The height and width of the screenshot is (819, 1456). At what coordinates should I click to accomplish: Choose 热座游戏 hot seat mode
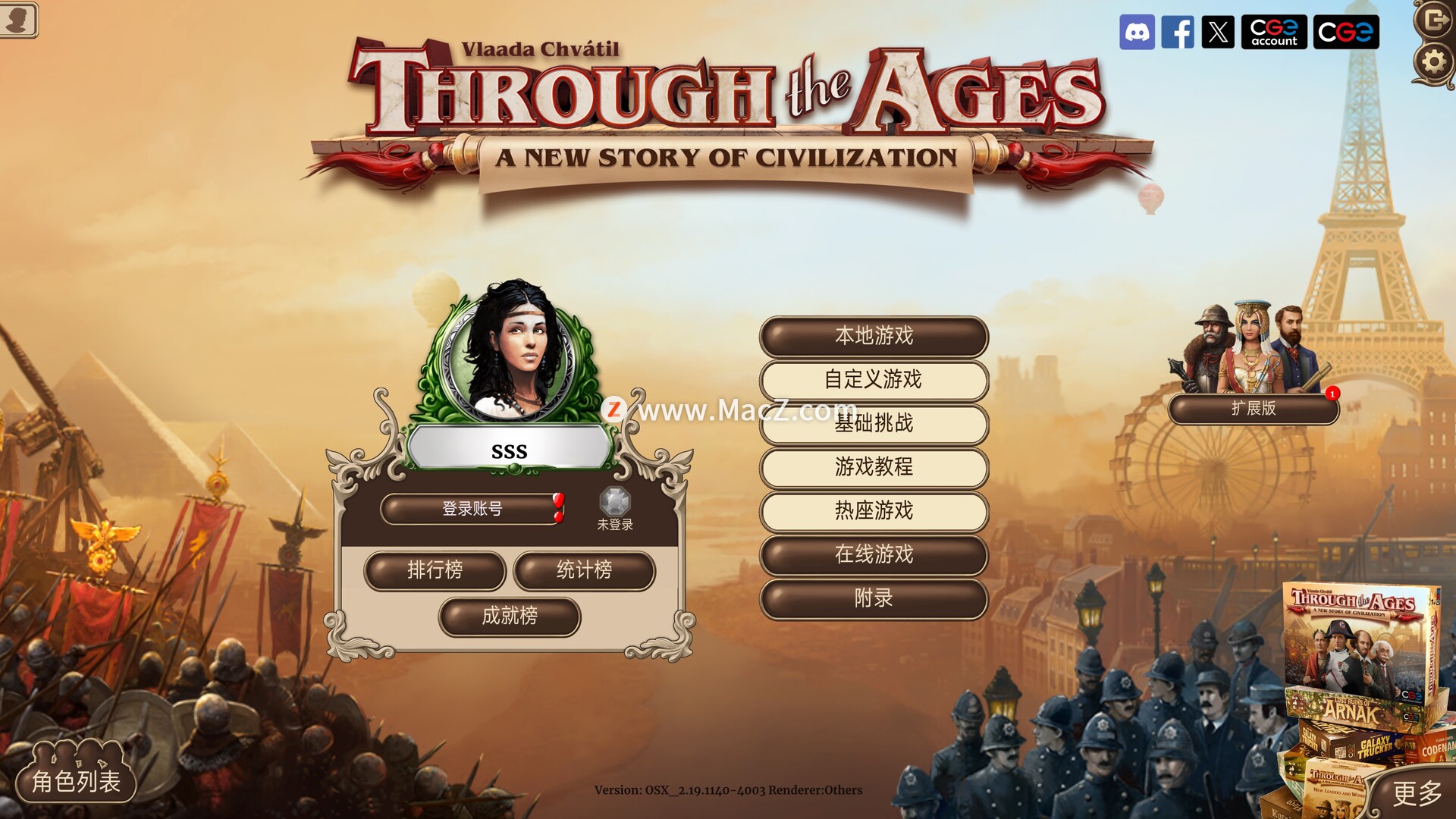(x=874, y=511)
